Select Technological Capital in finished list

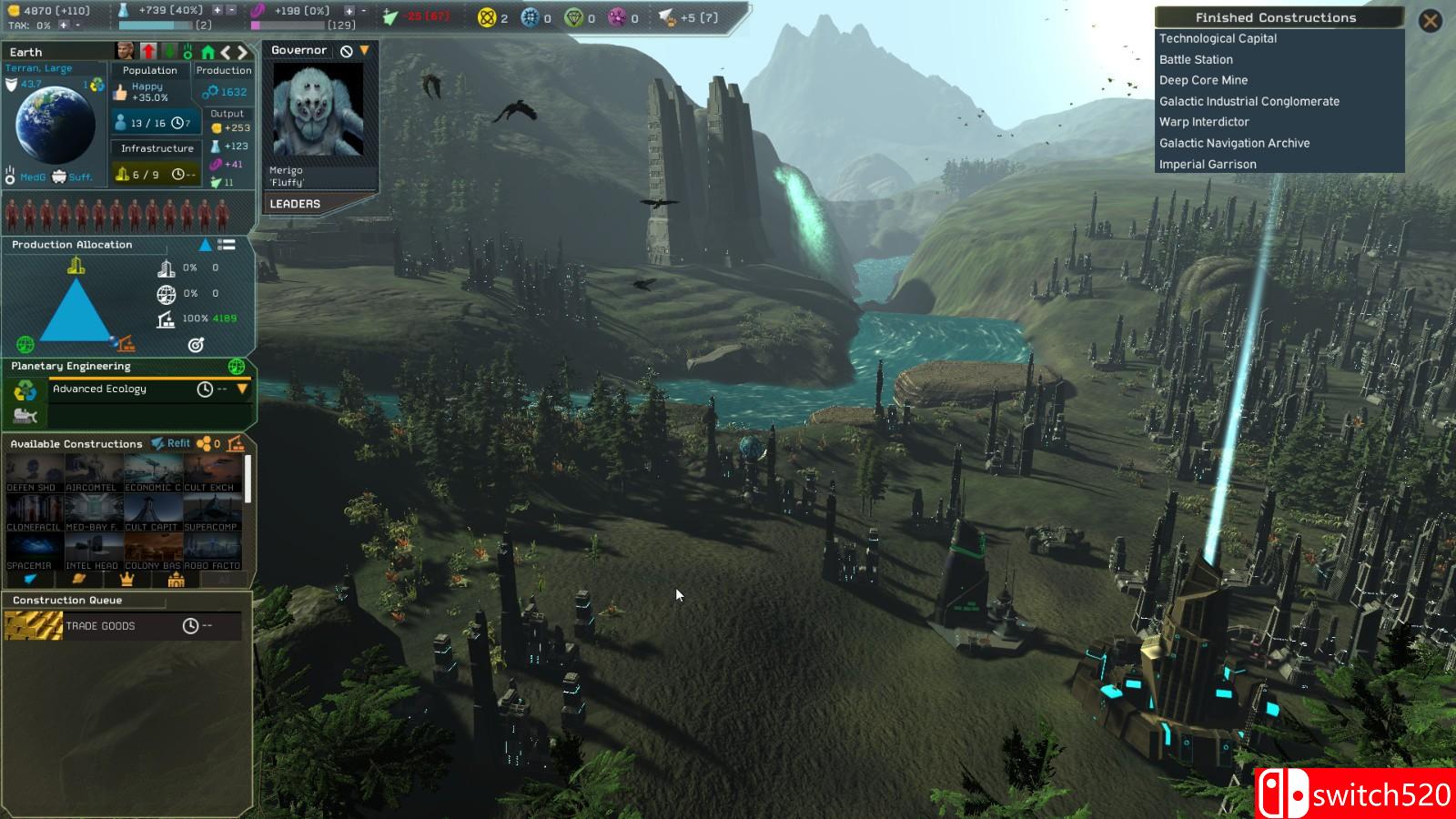[1218, 38]
